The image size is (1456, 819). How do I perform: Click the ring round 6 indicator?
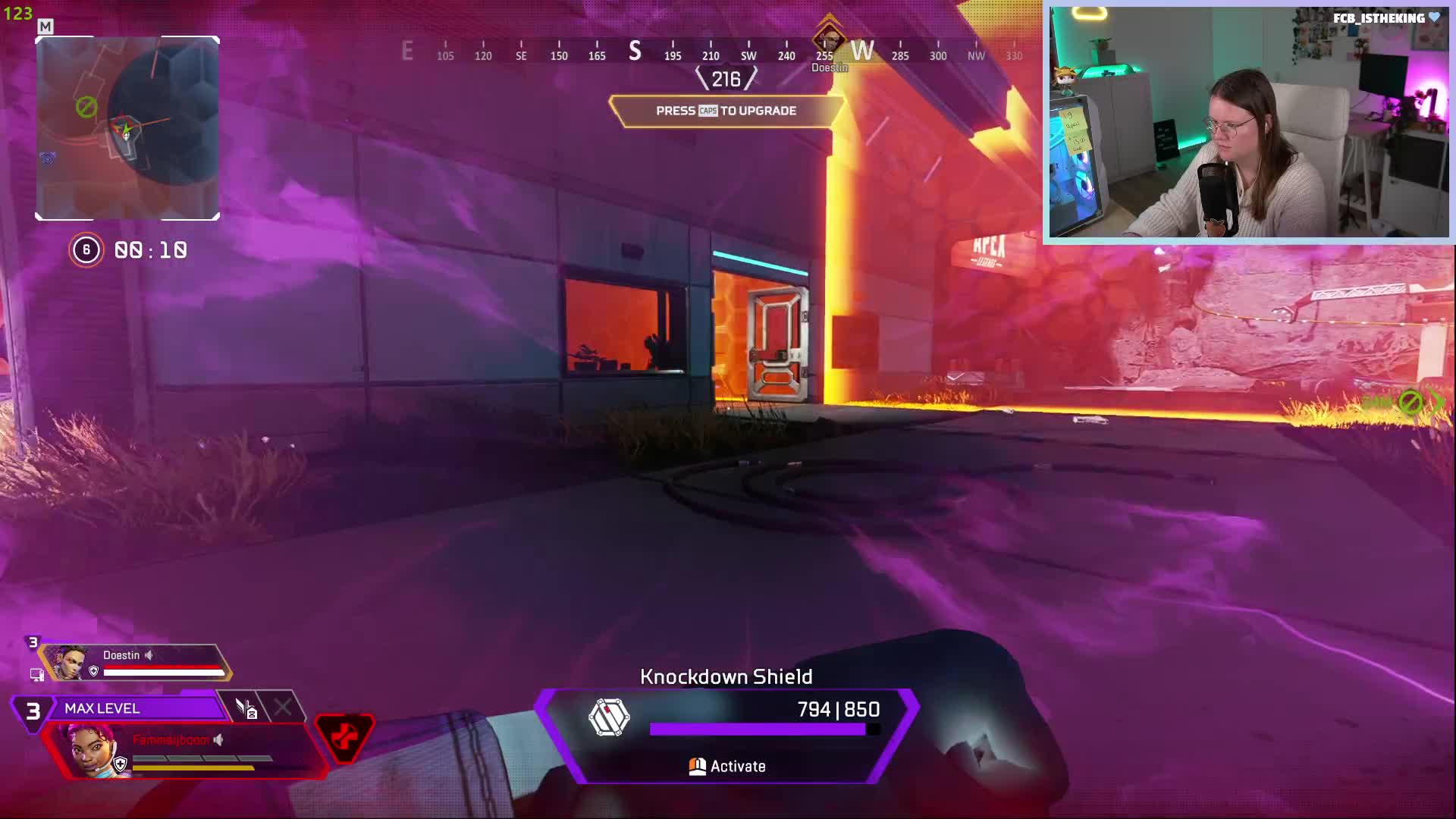tap(86, 250)
